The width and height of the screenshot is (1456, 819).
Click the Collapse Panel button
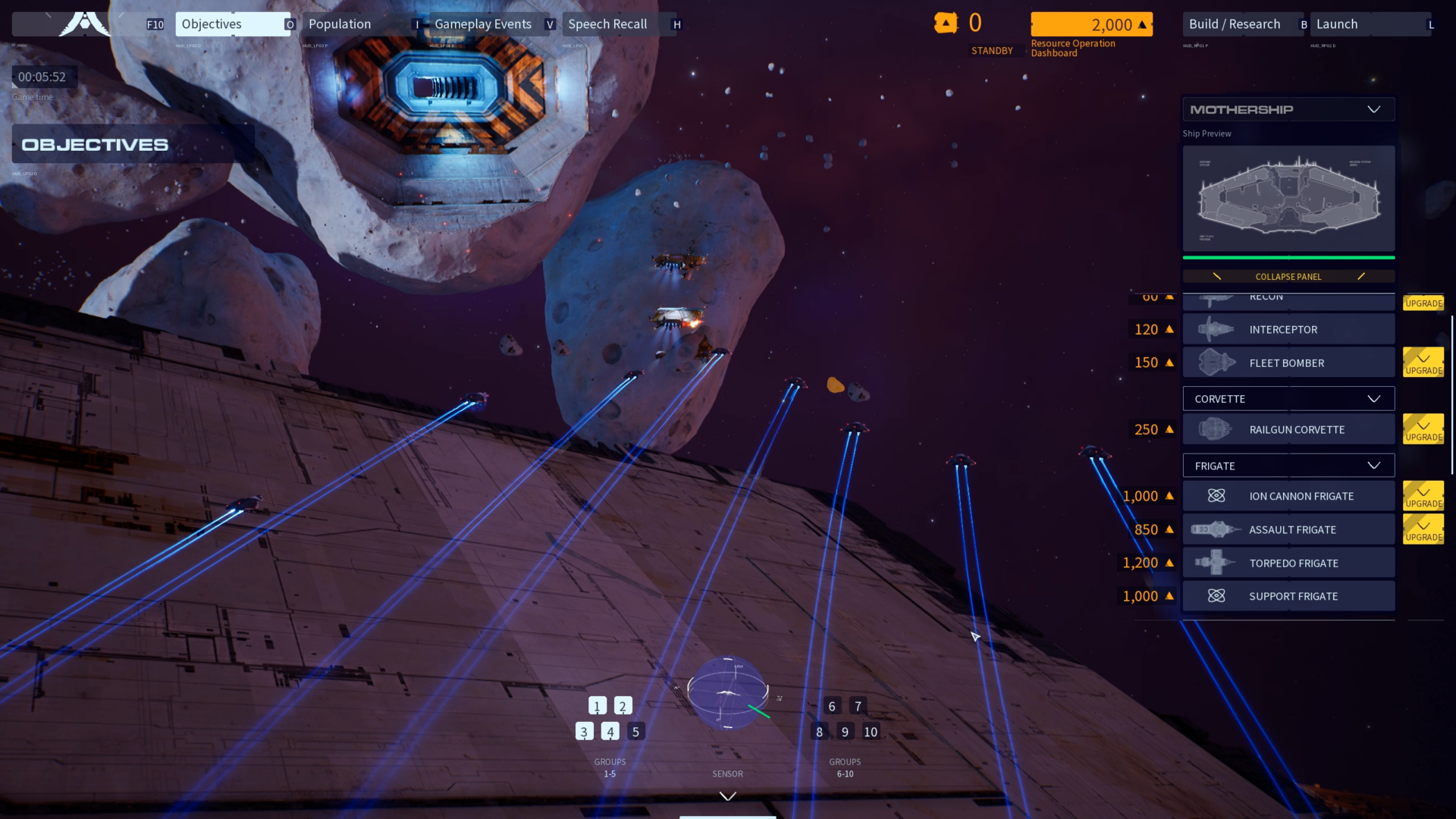point(1288,276)
